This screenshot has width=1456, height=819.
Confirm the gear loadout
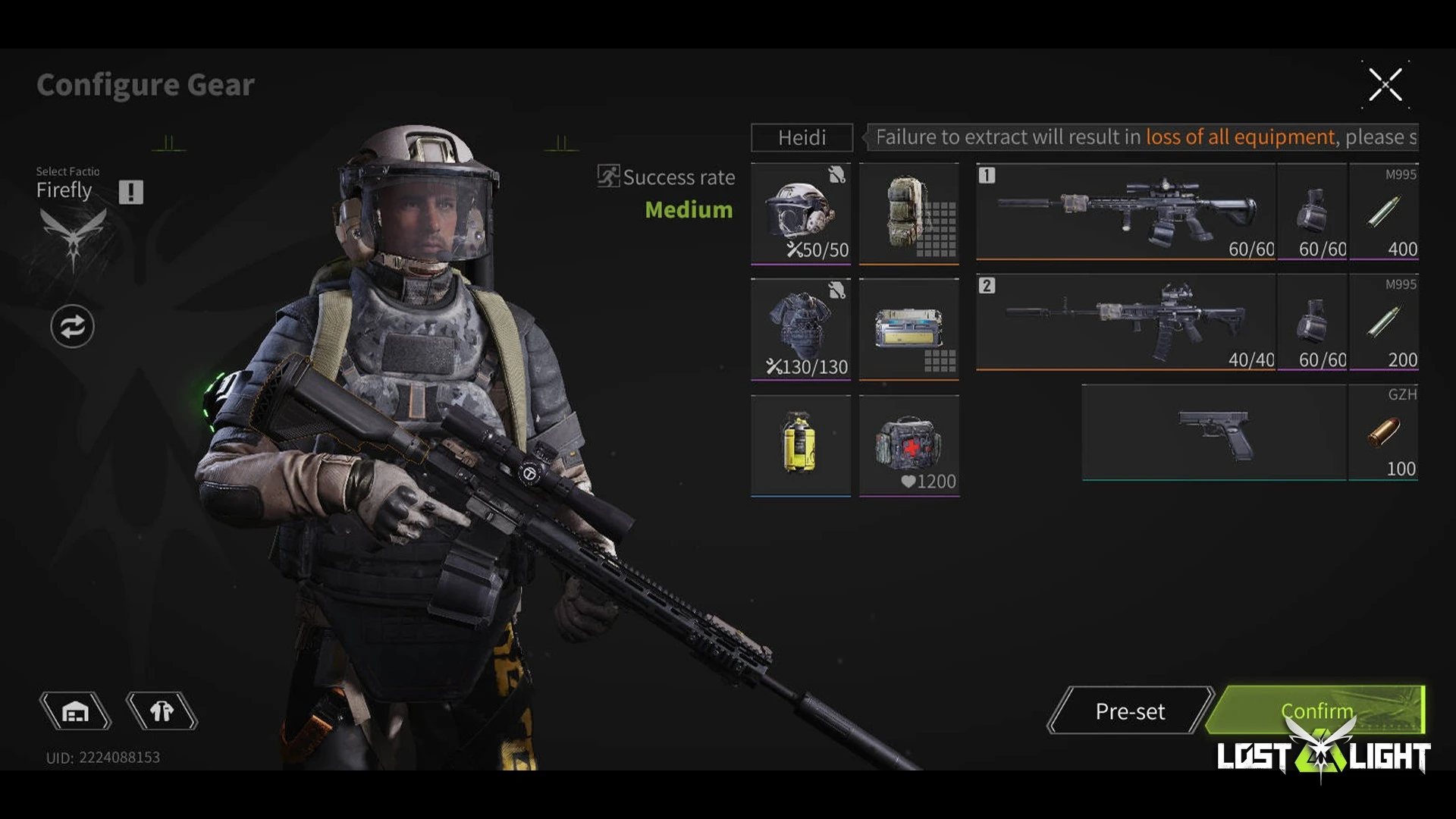point(1316,711)
